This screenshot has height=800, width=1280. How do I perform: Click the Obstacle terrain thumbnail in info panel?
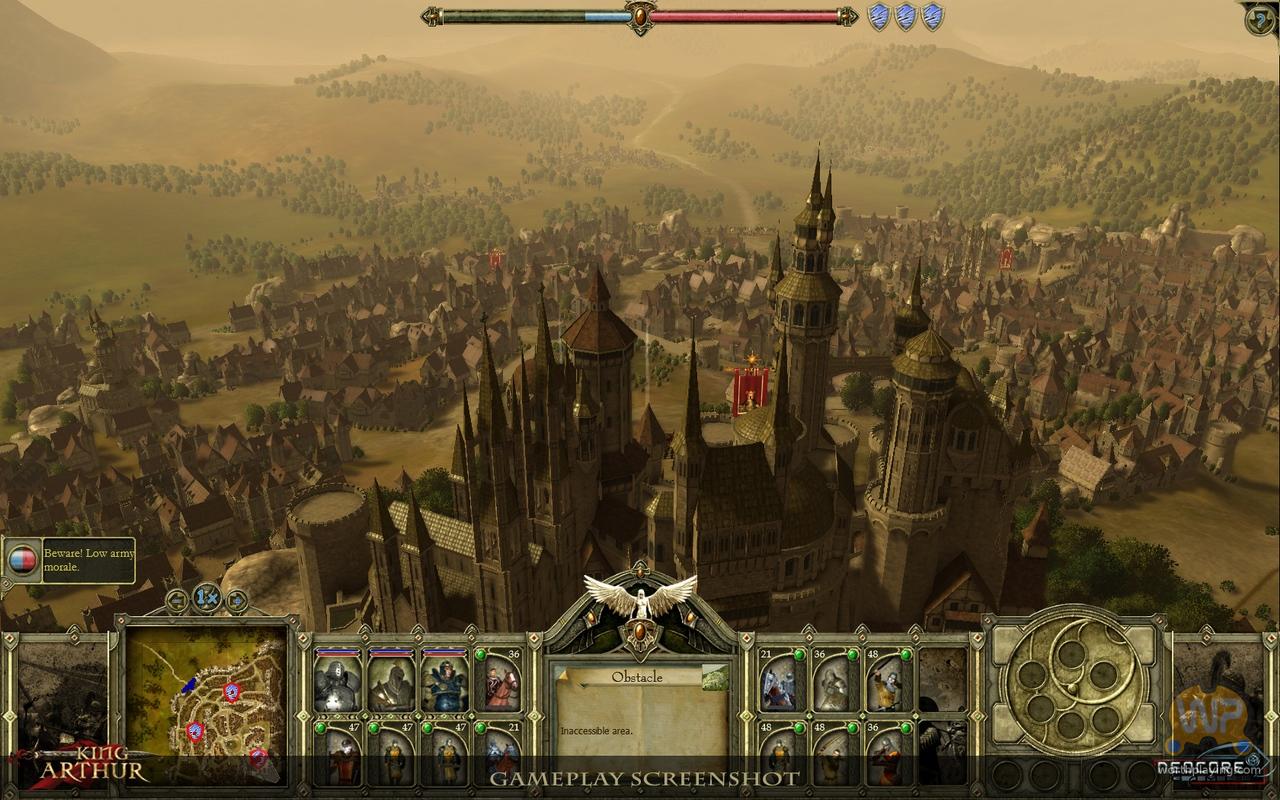click(x=715, y=678)
